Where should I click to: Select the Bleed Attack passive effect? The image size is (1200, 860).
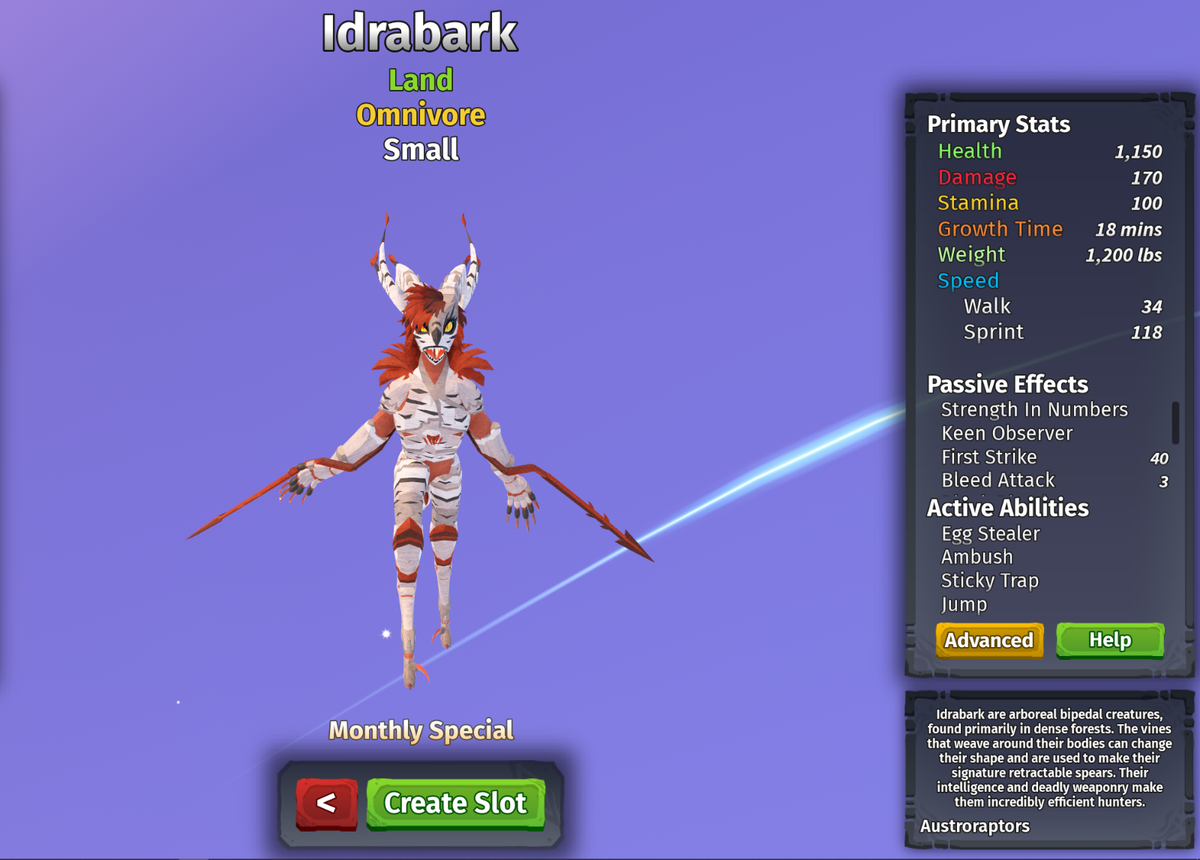[998, 481]
